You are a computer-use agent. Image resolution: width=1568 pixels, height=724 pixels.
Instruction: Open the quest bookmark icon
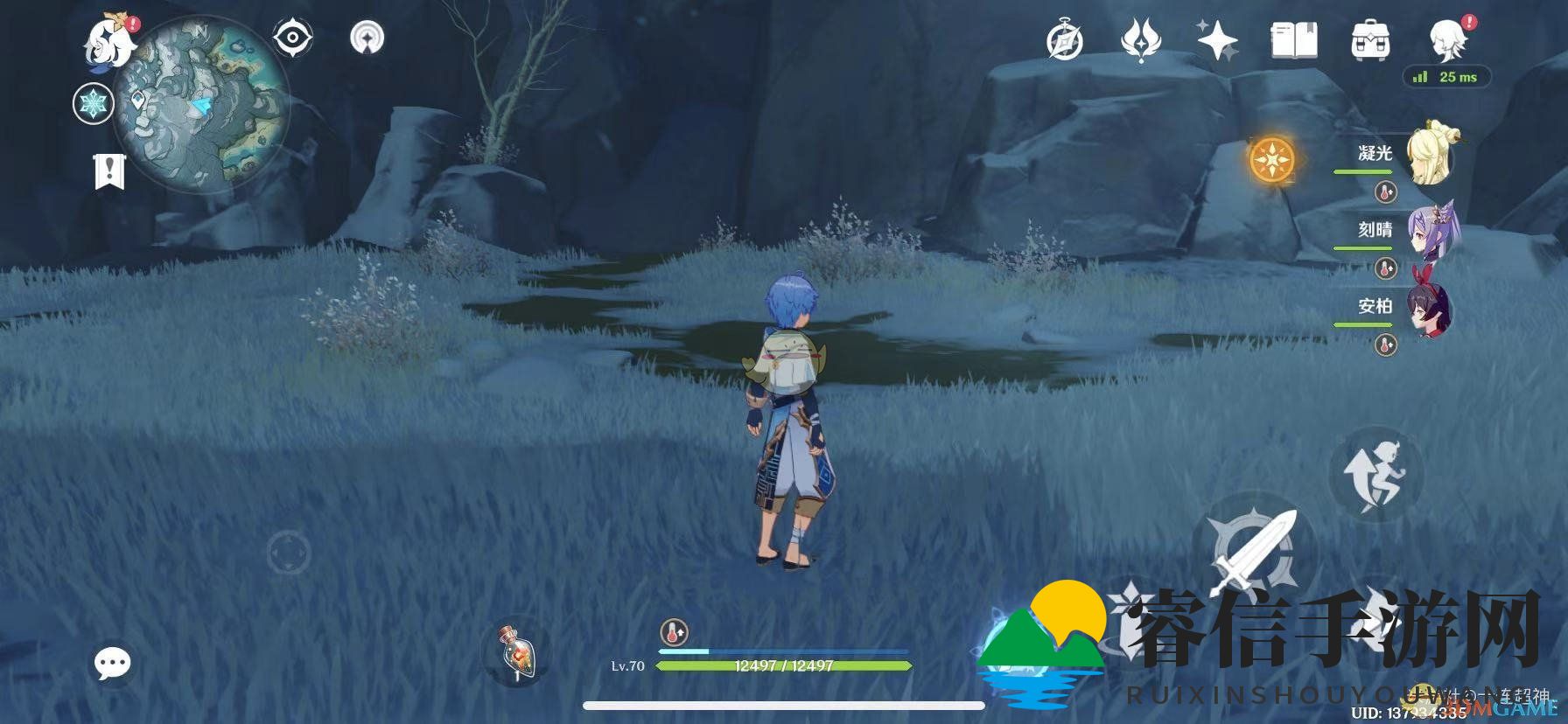pyautogui.click(x=110, y=171)
